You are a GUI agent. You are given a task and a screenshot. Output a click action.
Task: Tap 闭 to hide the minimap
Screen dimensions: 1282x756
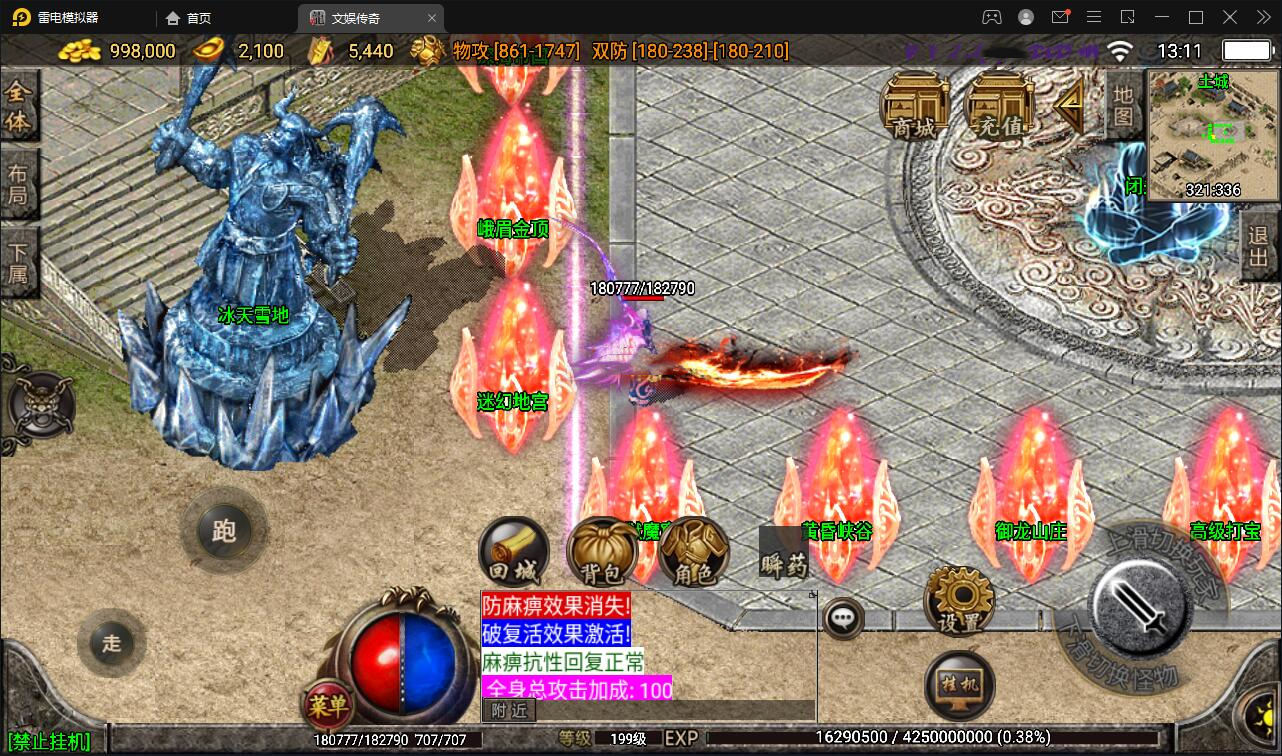1135,186
